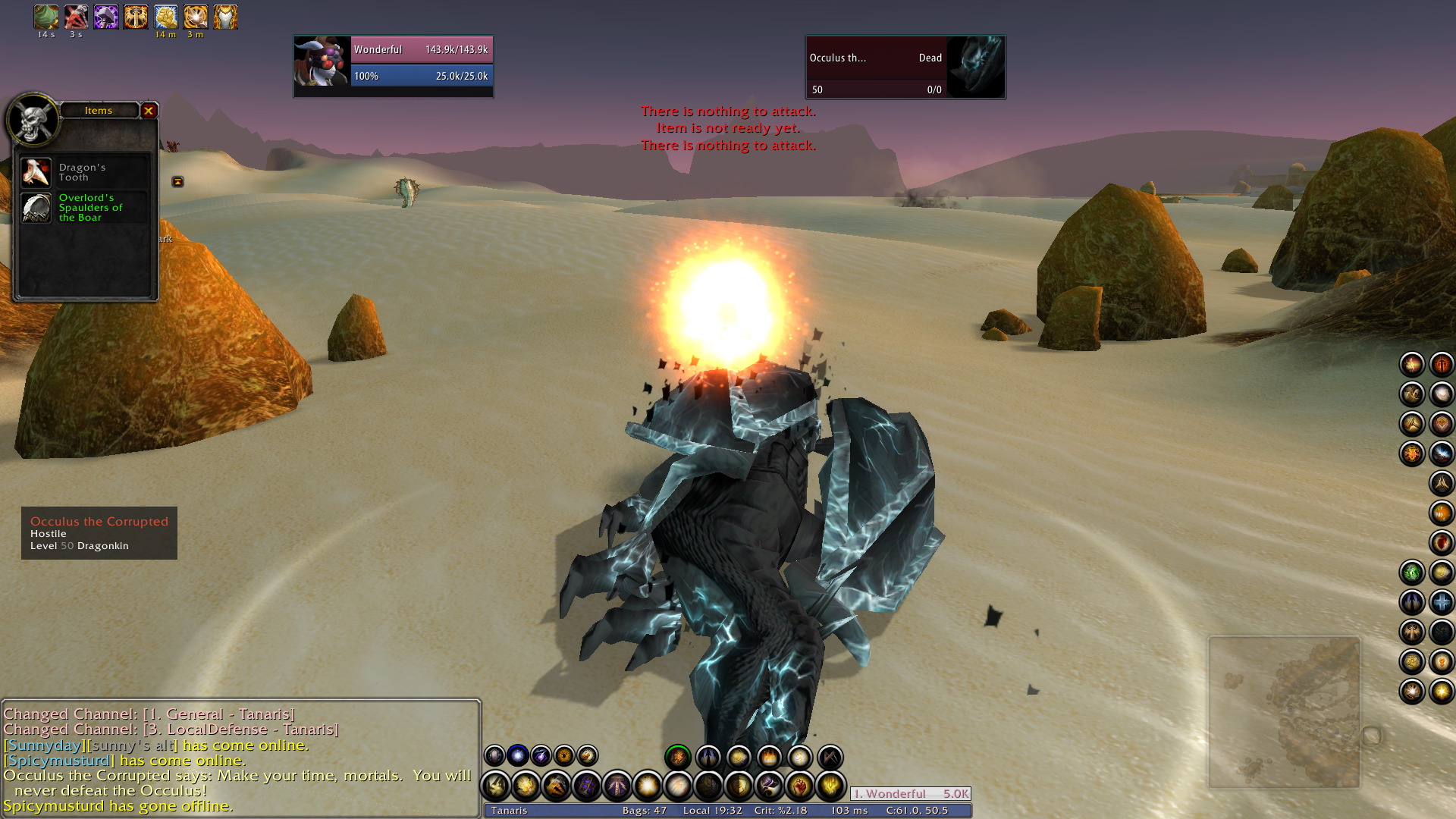Cast the flame ability on bottom bar
This screenshot has width=1456, height=819.
click(x=769, y=757)
